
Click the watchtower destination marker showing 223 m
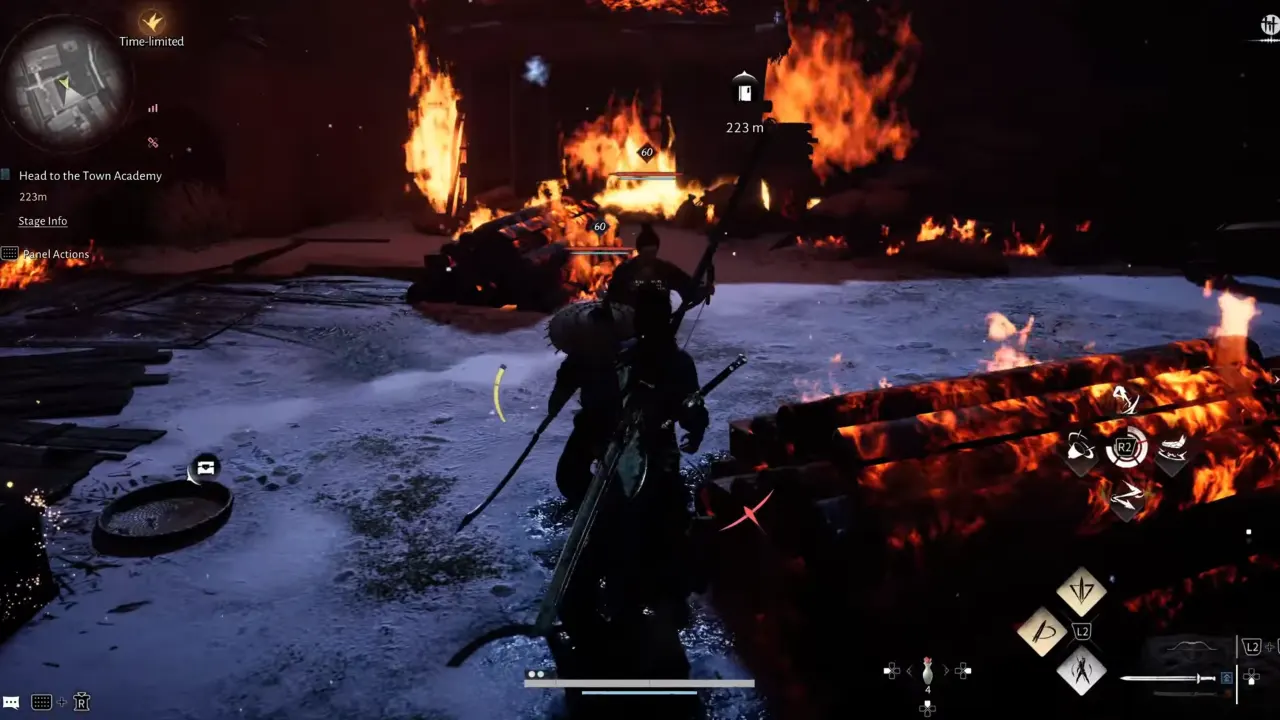[x=743, y=92]
